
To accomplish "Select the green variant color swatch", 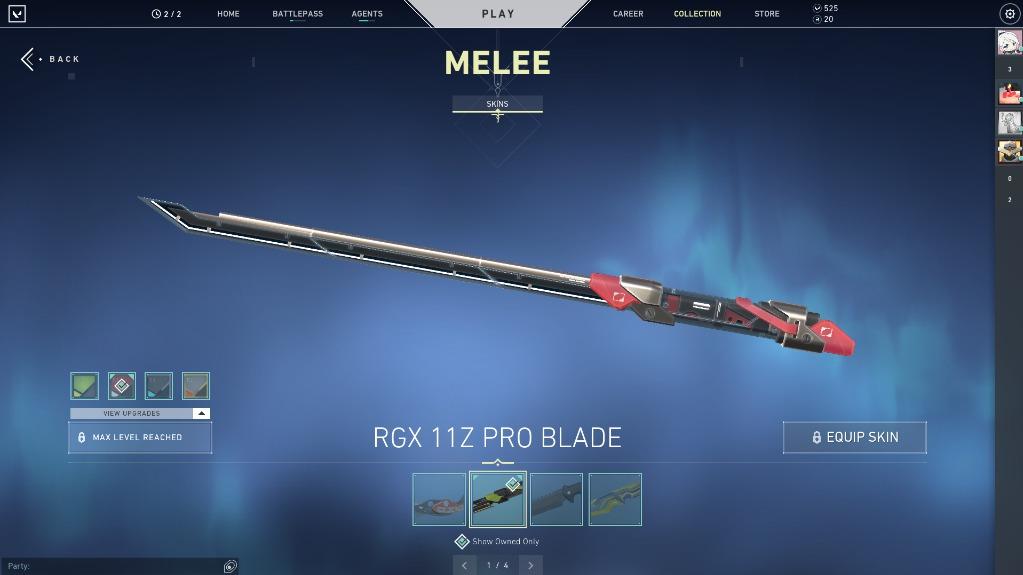I will tap(85, 386).
